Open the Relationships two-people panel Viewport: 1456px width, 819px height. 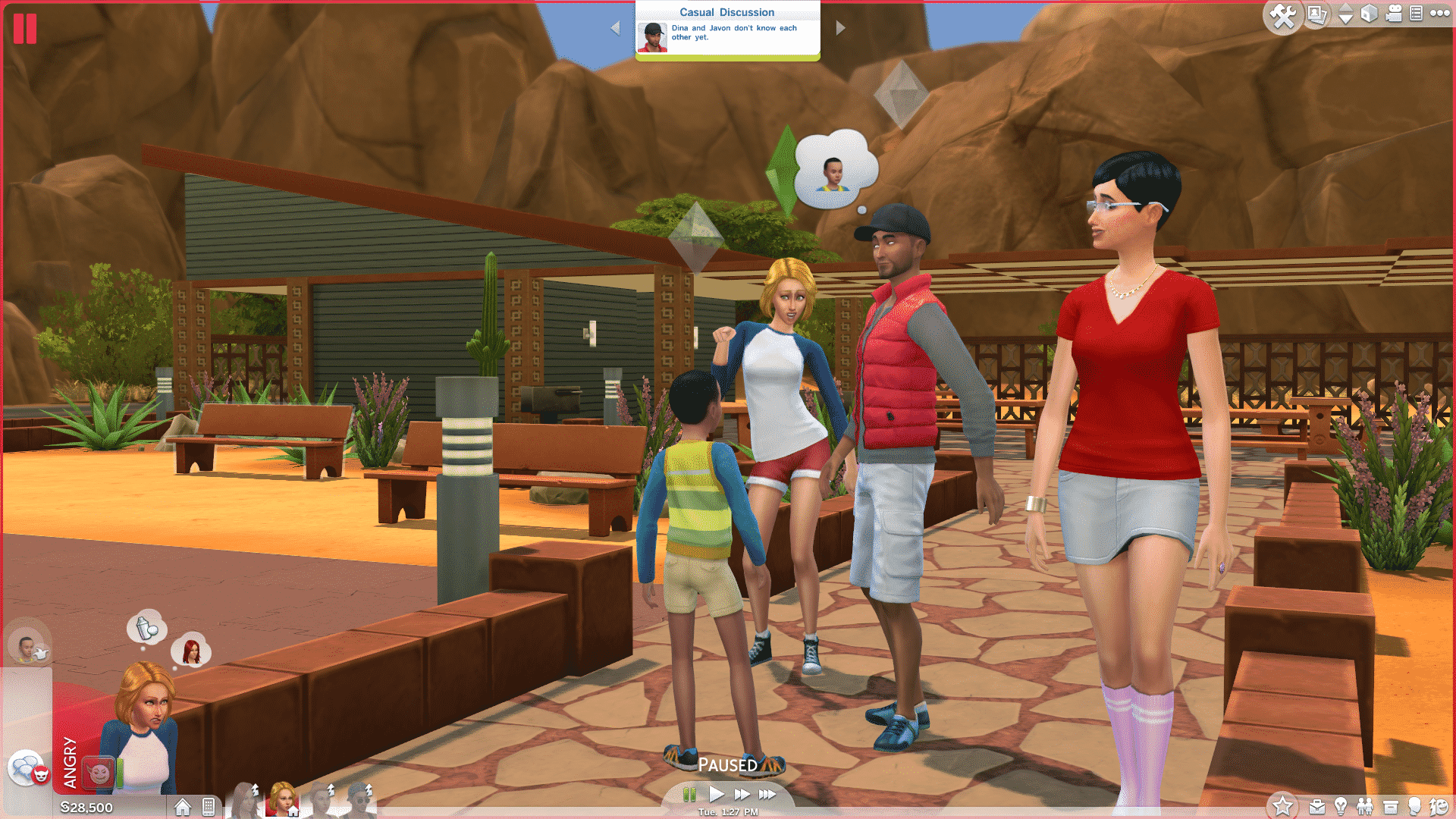tap(1365, 807)
